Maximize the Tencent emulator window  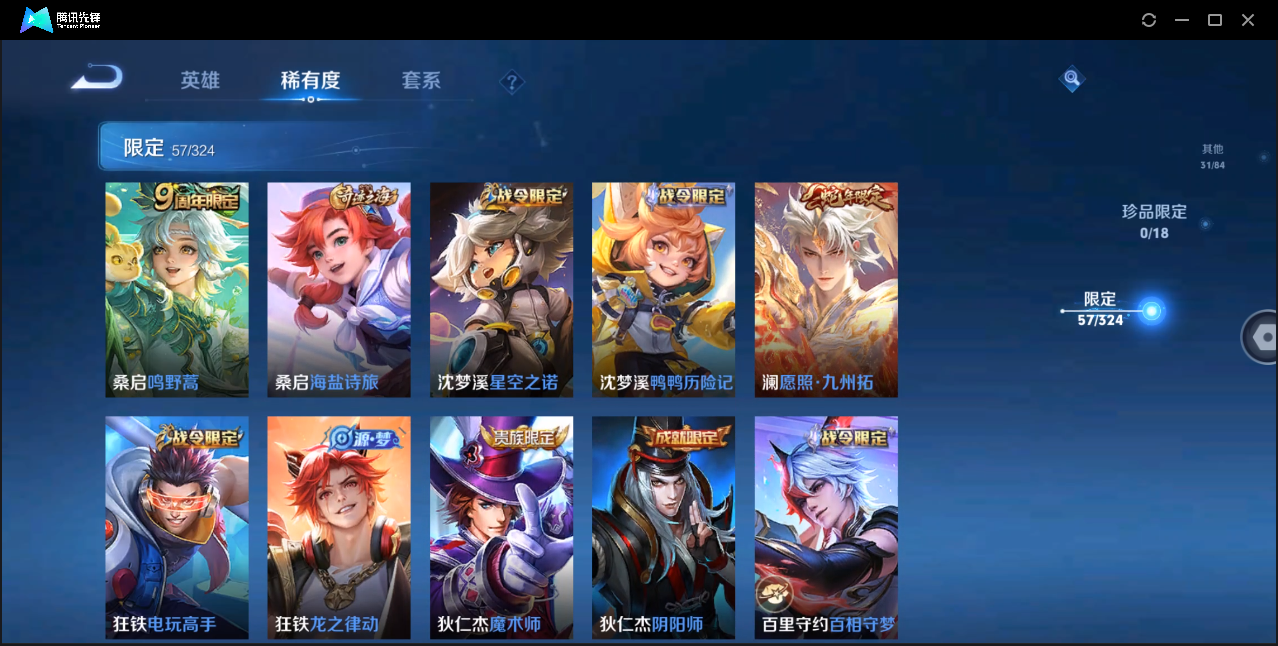[1215, 20]
